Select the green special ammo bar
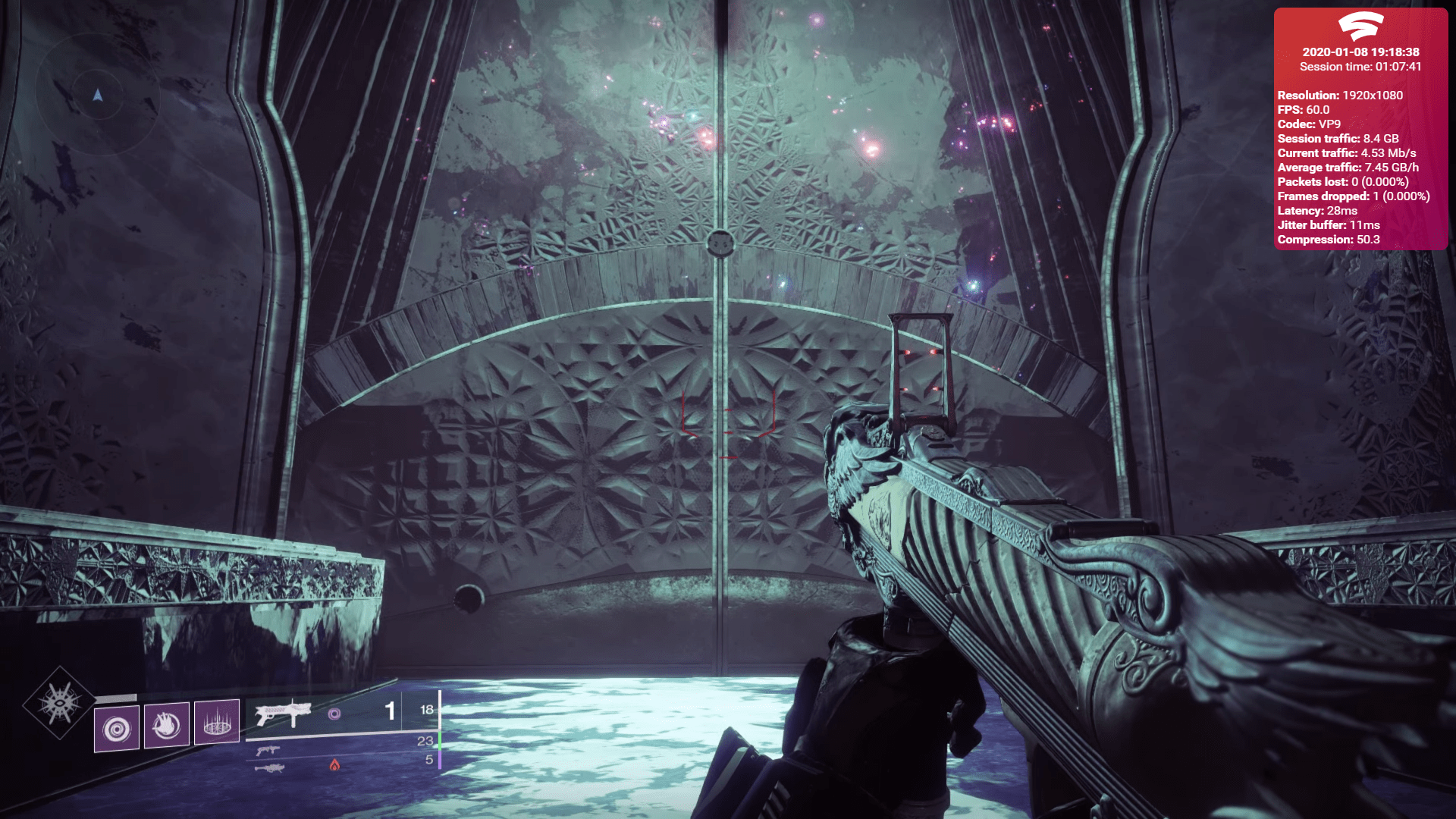 pyautogui.click(x=440, y=739)
